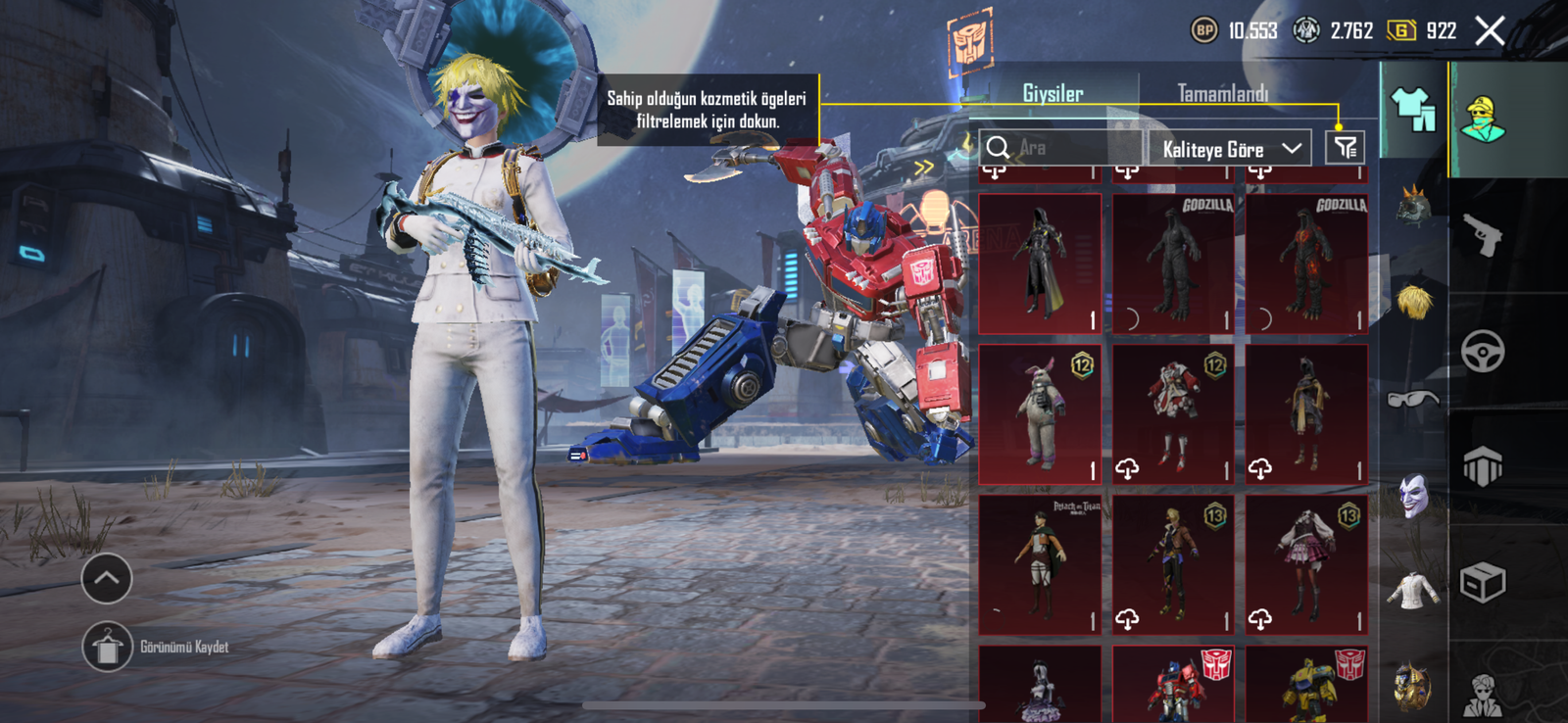The height and width of the screenshot is (723, 1568).
Task: Select the red glowing Godzilla outfit
Action: [1306, 264]
